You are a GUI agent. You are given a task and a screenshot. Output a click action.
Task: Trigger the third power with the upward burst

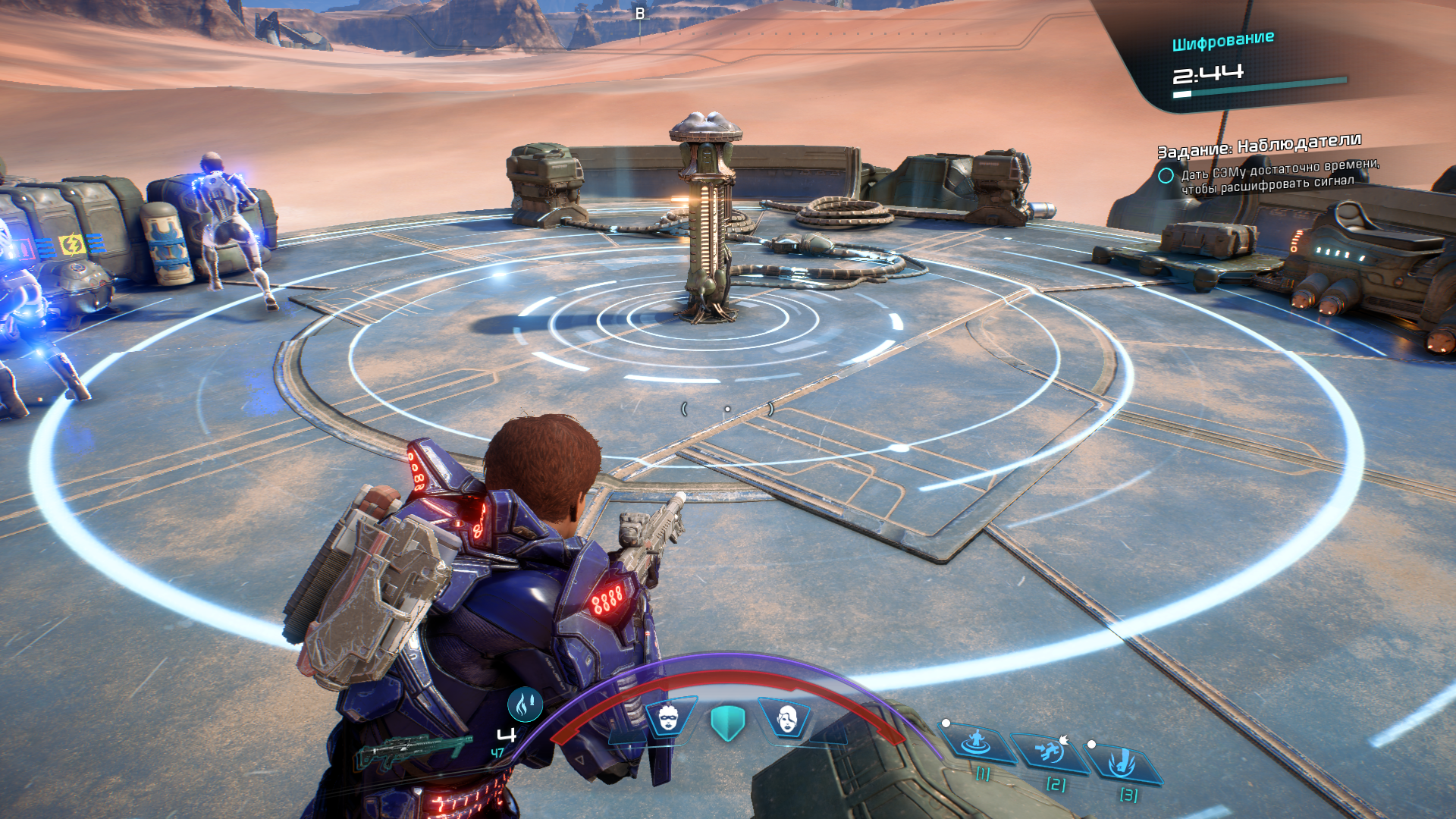click(1122, 763)
